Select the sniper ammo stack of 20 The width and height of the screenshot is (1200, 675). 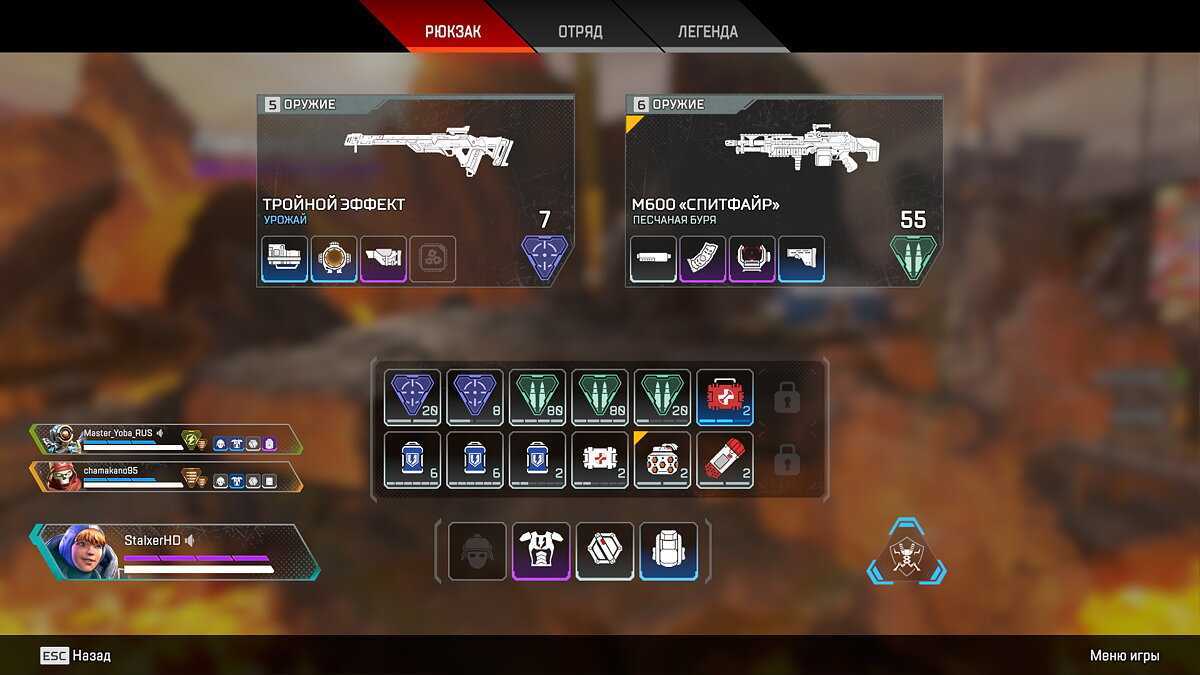(x=413, y=398)
